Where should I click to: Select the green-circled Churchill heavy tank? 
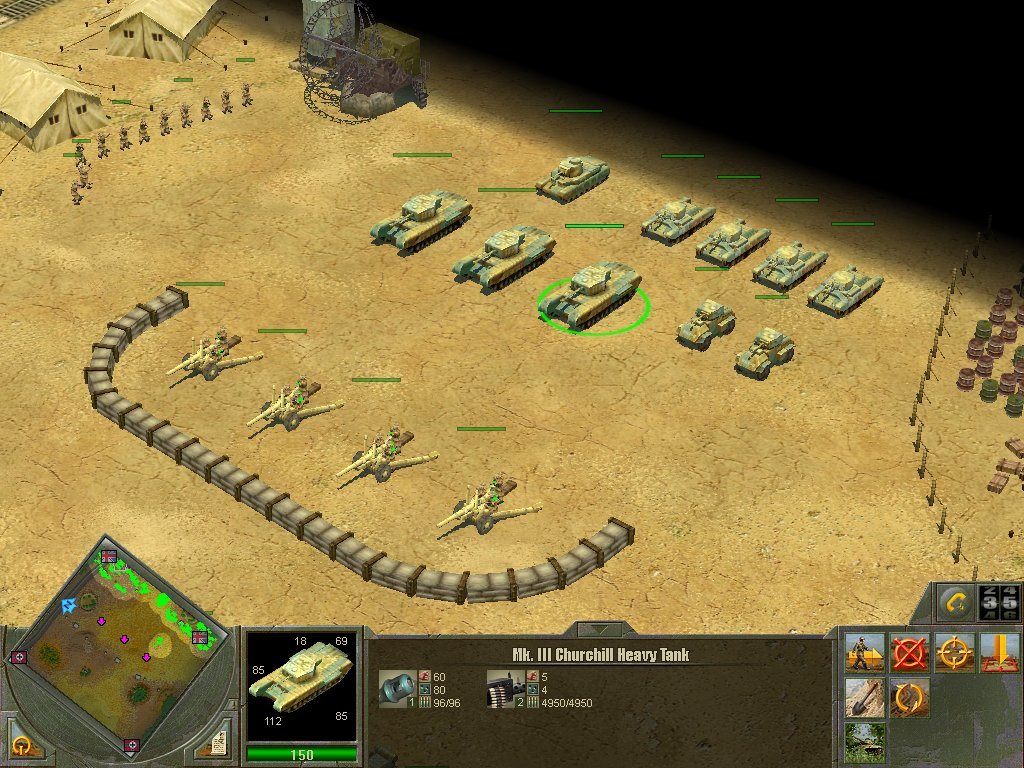(593, 296)
